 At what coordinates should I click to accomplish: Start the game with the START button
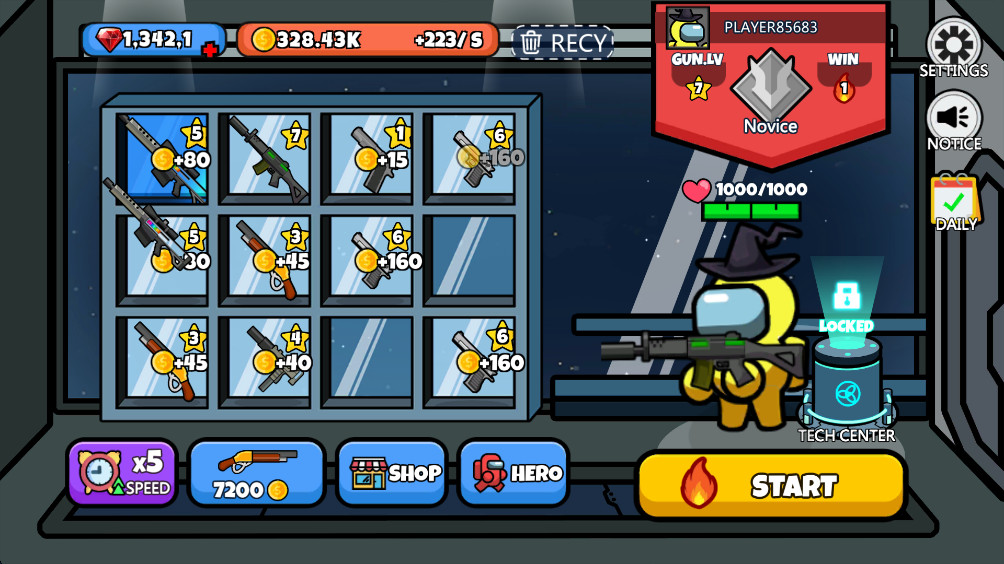click(770, 485)
